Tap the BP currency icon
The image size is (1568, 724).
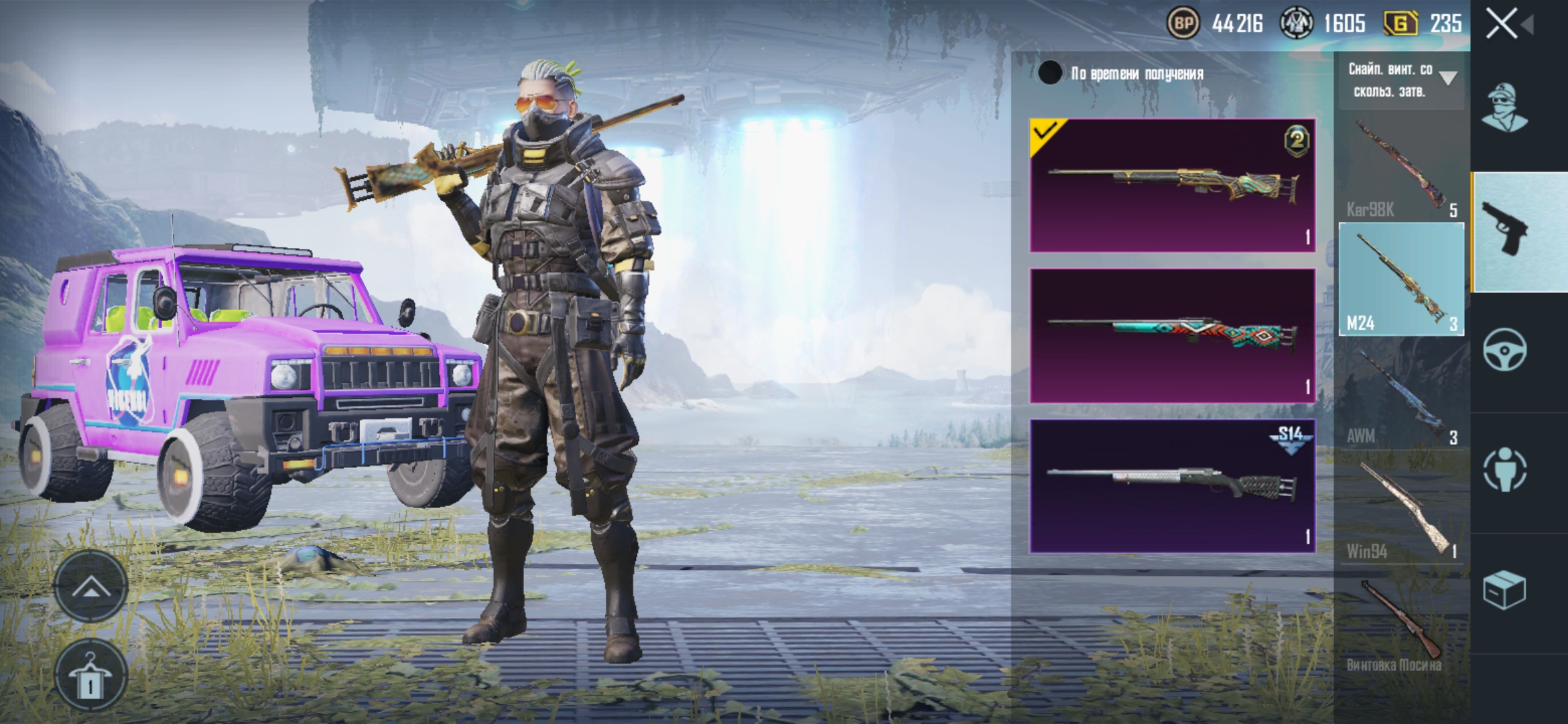point(1183,24)
